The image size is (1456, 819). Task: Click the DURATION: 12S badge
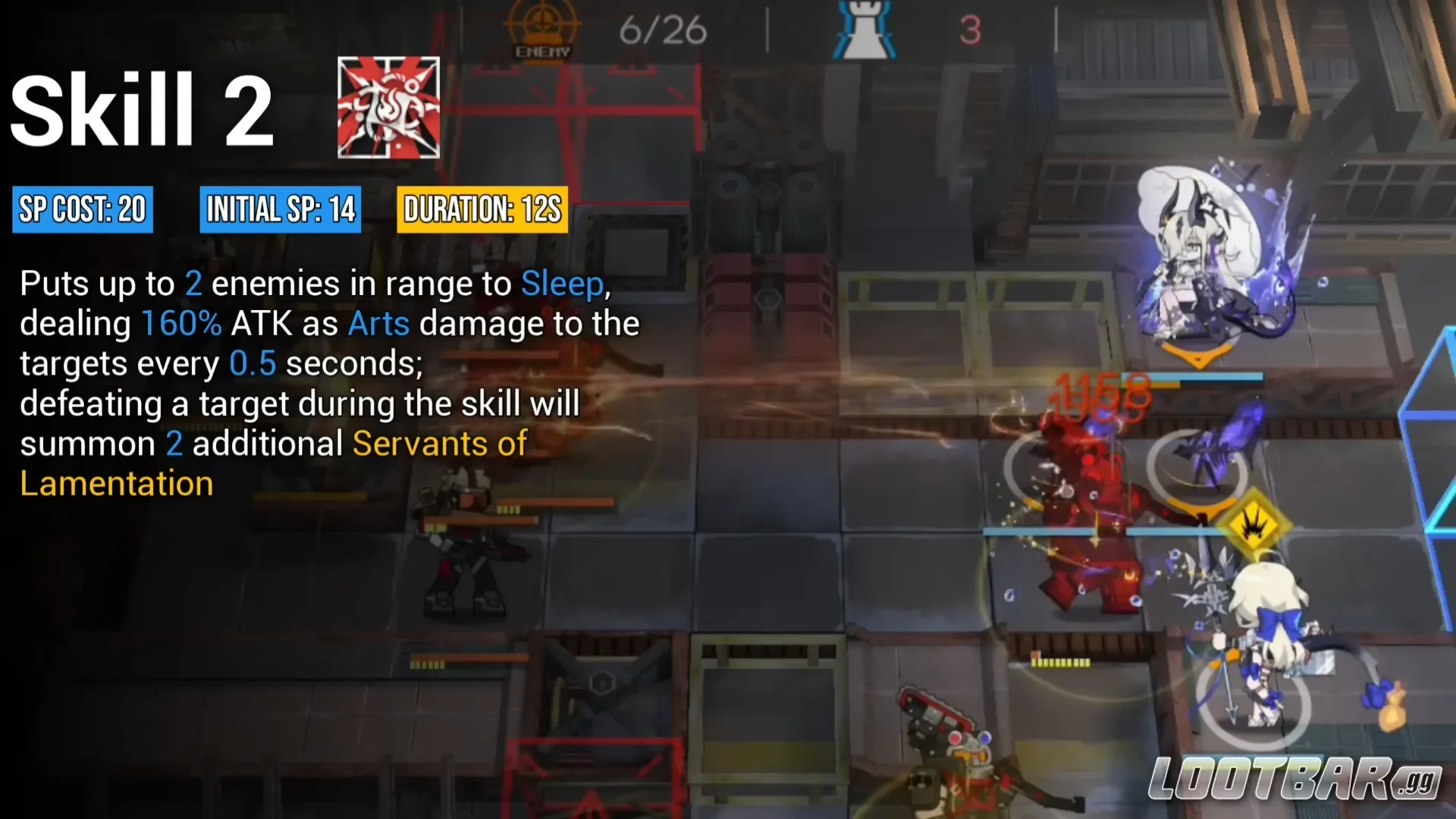pos(482,210)
